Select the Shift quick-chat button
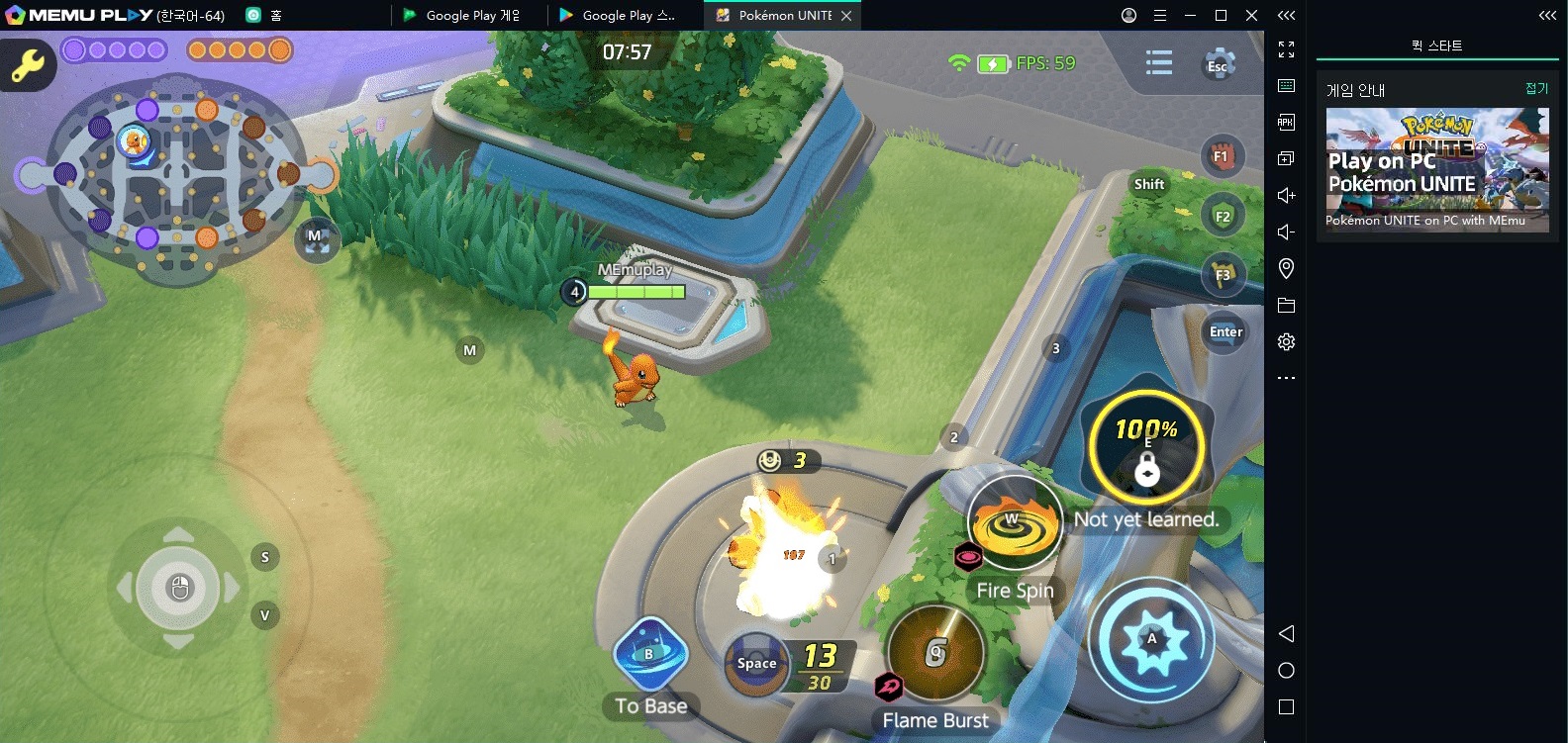 pos(1148,184)
